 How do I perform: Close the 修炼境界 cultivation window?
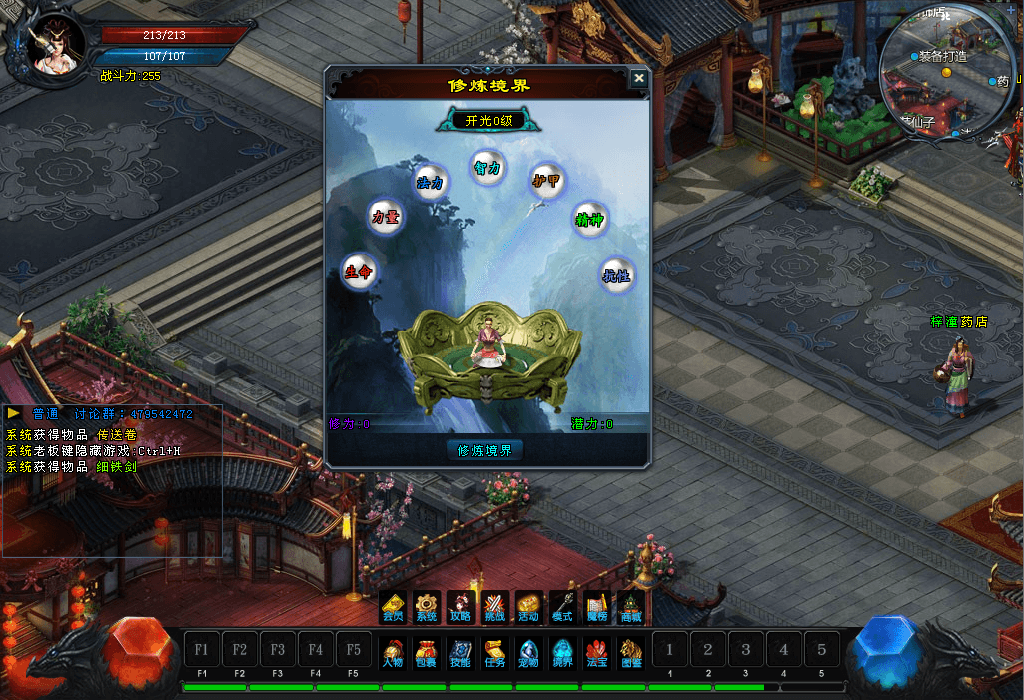tap(639, 79)
